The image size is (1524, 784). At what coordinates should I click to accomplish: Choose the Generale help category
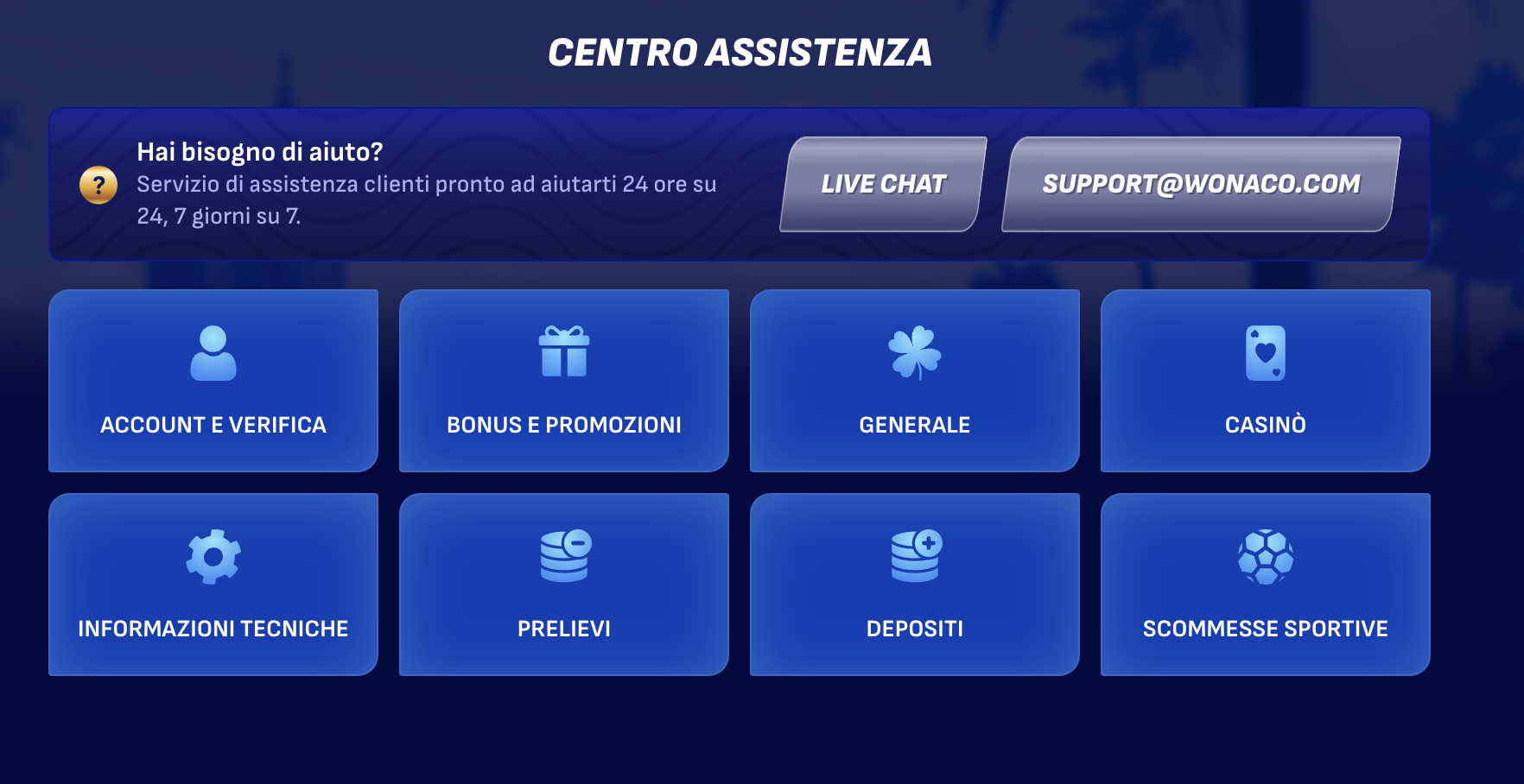pyautogui.click(x=915, y=381)
